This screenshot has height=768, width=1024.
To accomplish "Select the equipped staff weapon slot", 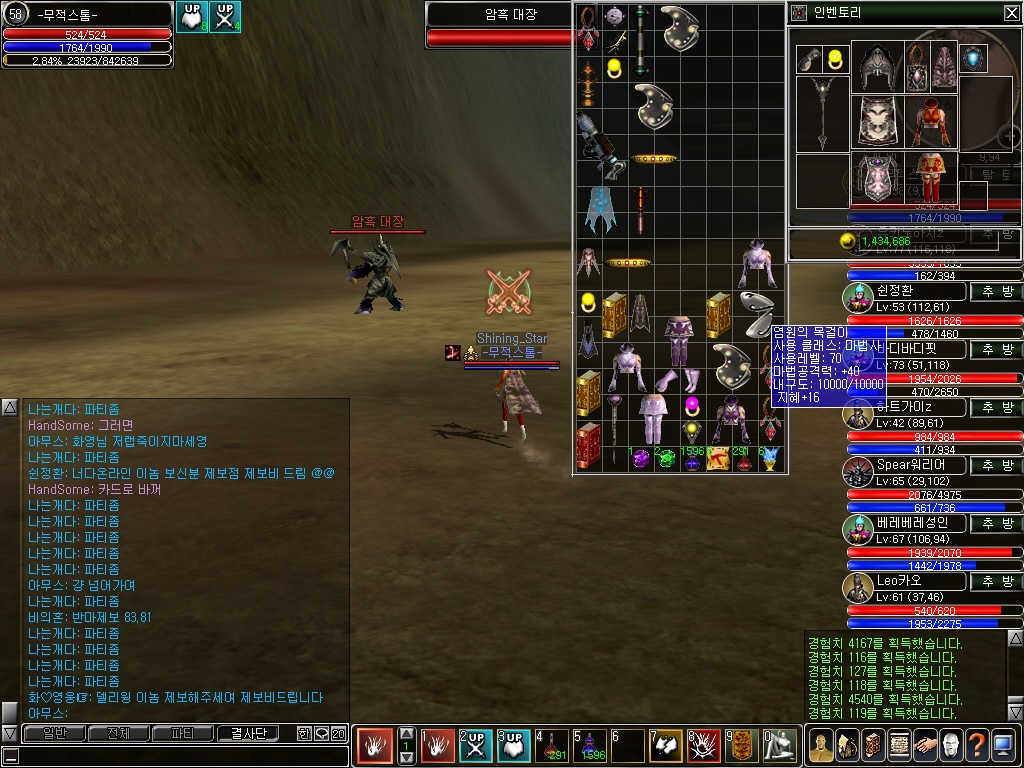I will click(822, 113).
